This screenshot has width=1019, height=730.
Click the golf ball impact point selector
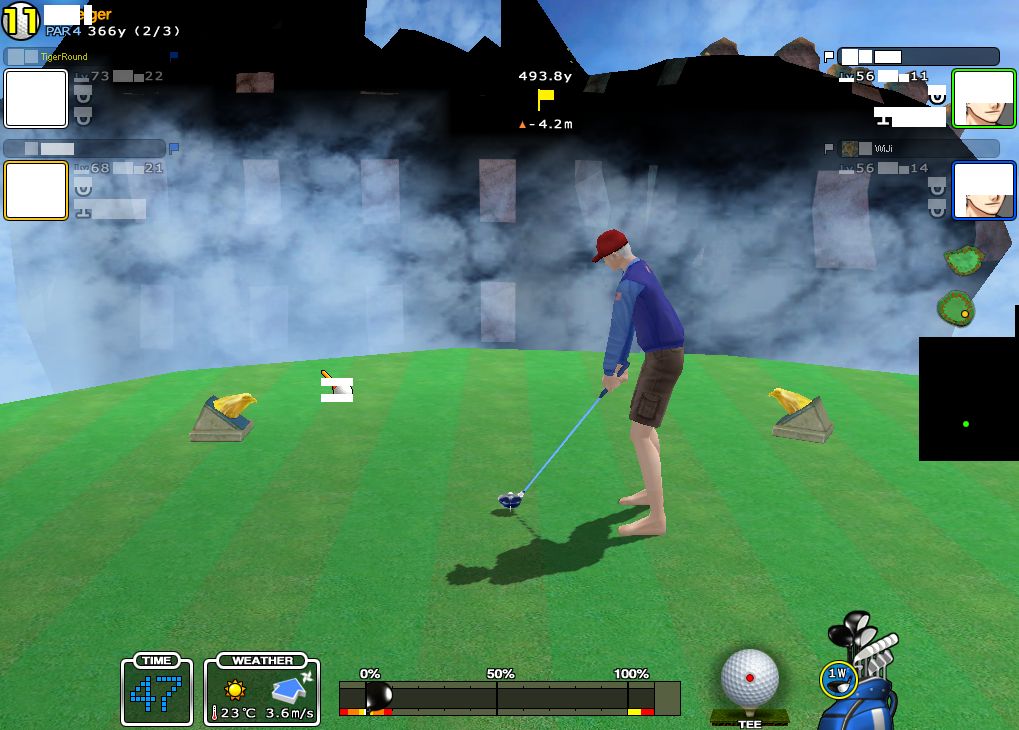pos(749,677)
